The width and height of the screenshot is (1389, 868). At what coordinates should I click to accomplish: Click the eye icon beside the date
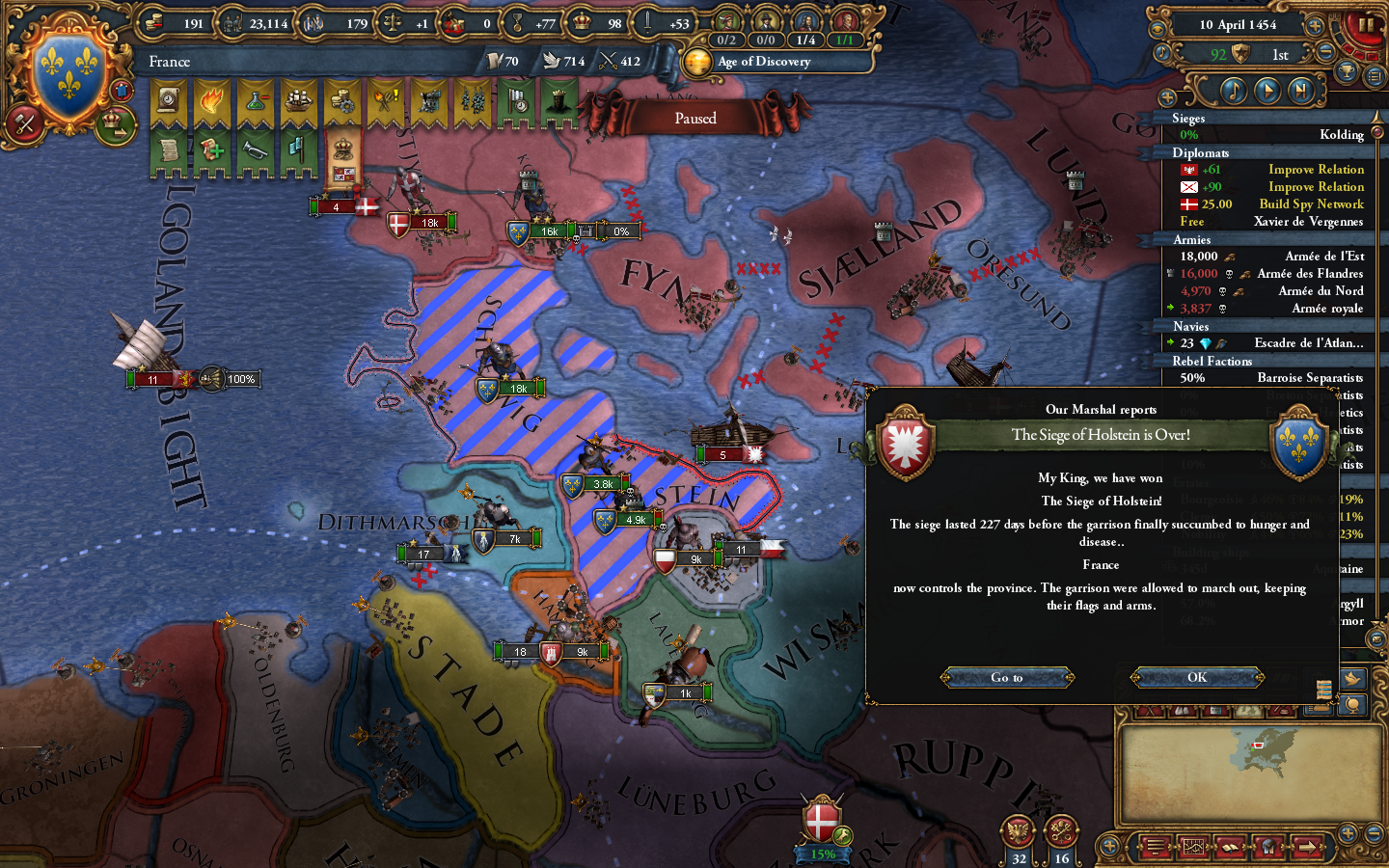(1158, 27)
